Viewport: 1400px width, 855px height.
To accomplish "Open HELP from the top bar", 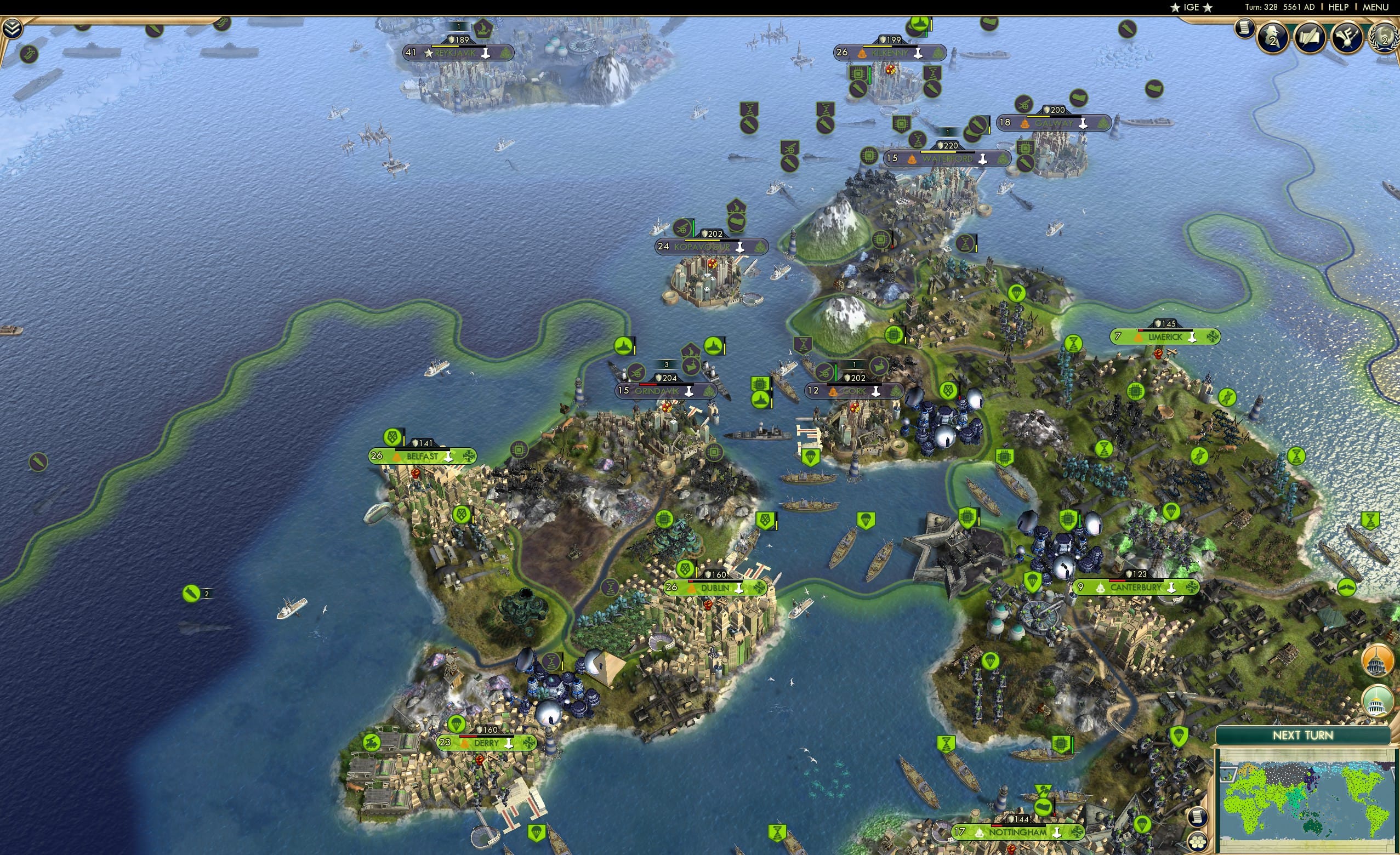I will point(1339,7).
